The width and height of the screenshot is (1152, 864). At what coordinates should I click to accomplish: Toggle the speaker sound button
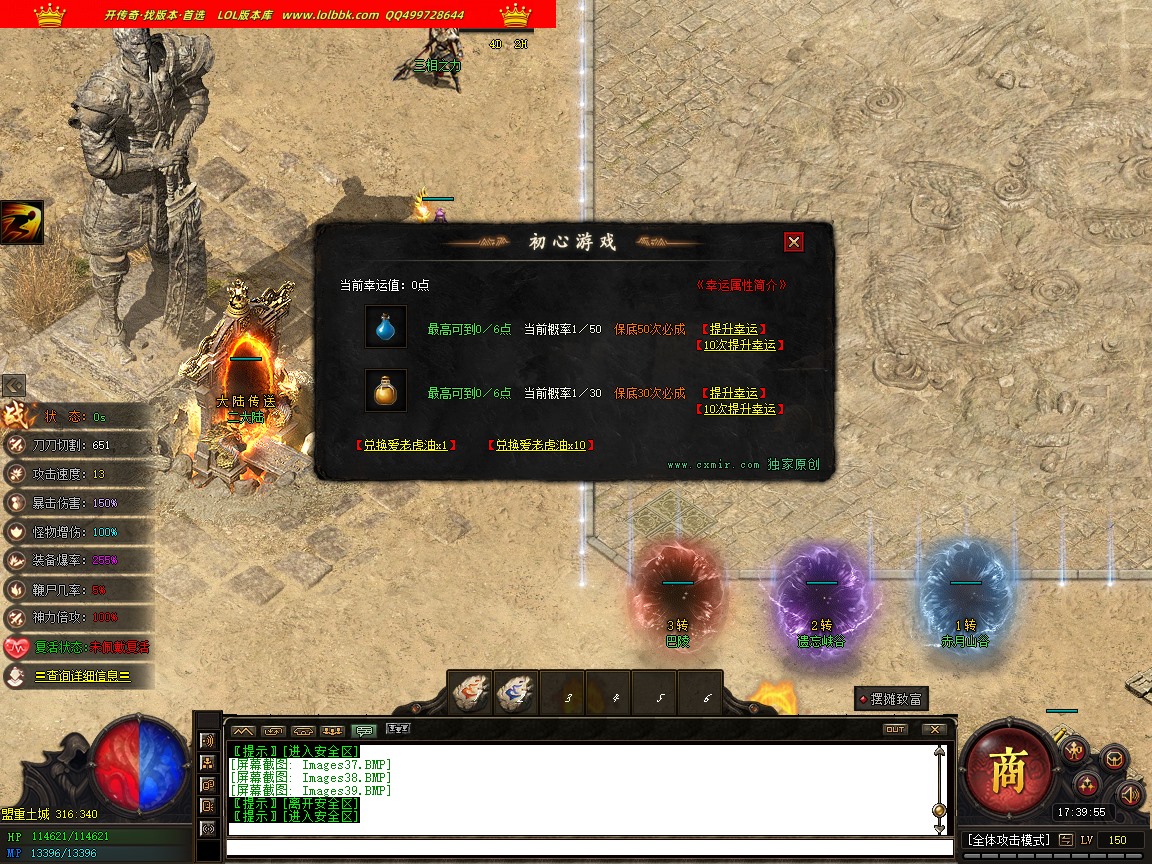coord(1130,794)
